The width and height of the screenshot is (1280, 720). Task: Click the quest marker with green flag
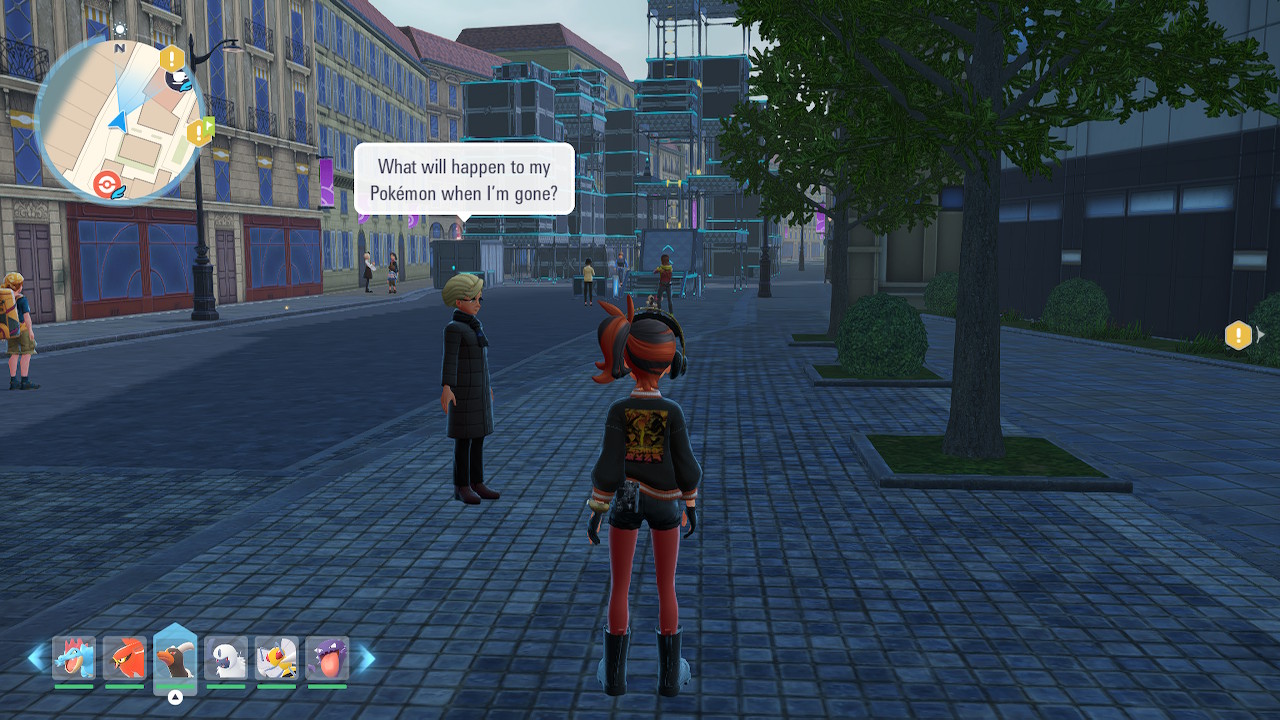(x=200, y=131)
